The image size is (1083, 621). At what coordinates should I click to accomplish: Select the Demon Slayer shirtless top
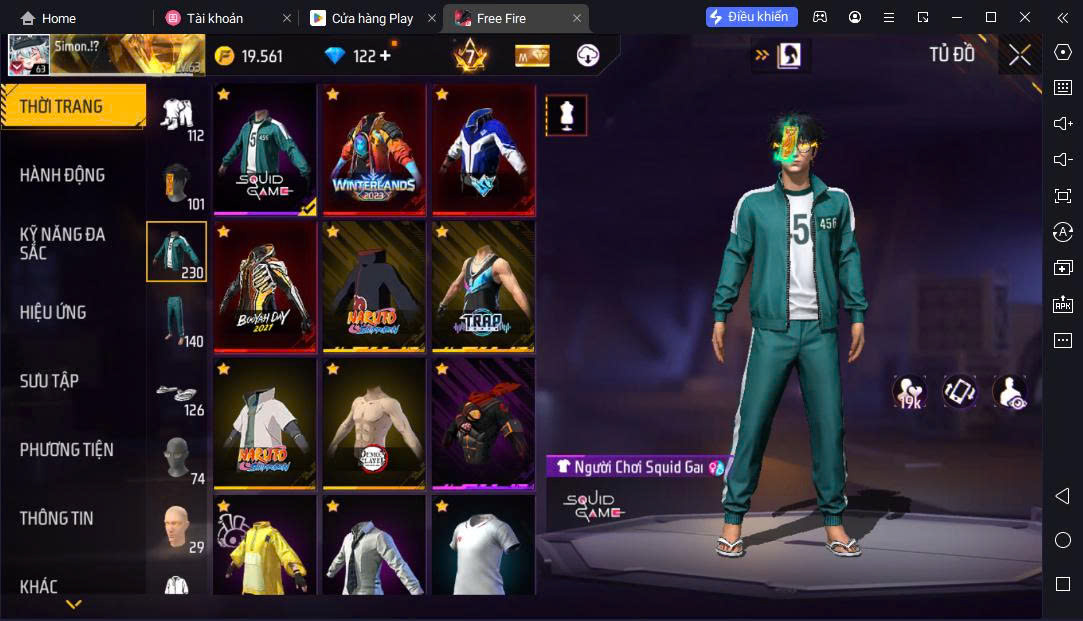point(375,423)
